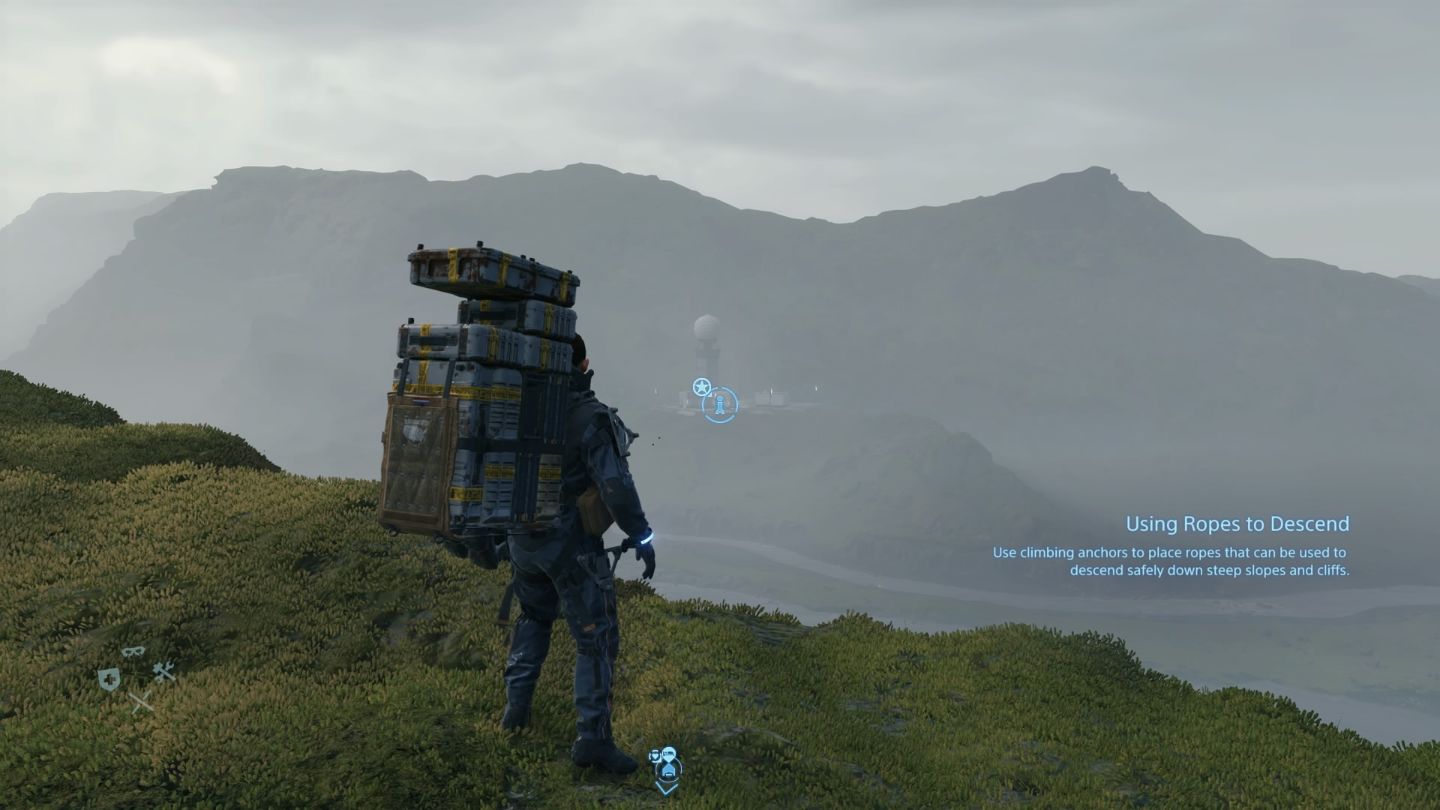Select the watchtower objective marker in the targeting ring
1440x810 pixels.
720,405
